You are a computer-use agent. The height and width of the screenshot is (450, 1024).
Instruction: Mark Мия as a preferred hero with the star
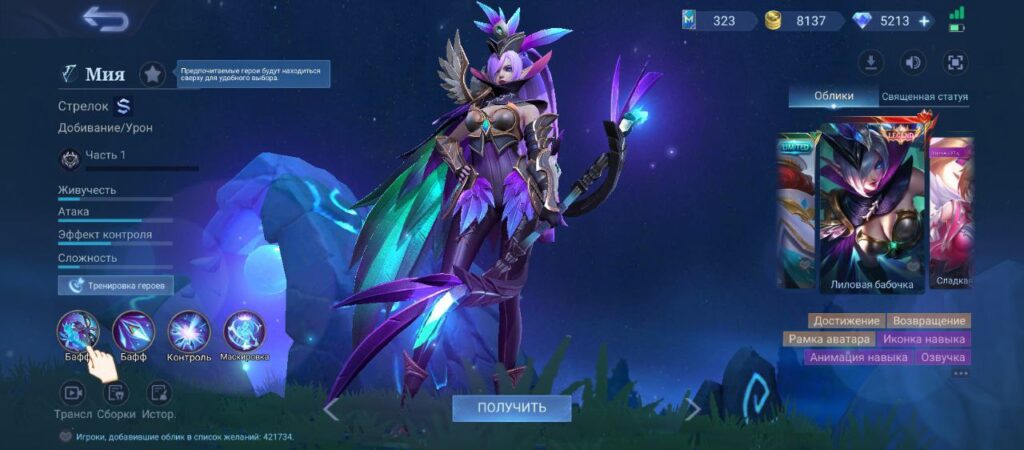pyautogui.click(x=152, y=74)
